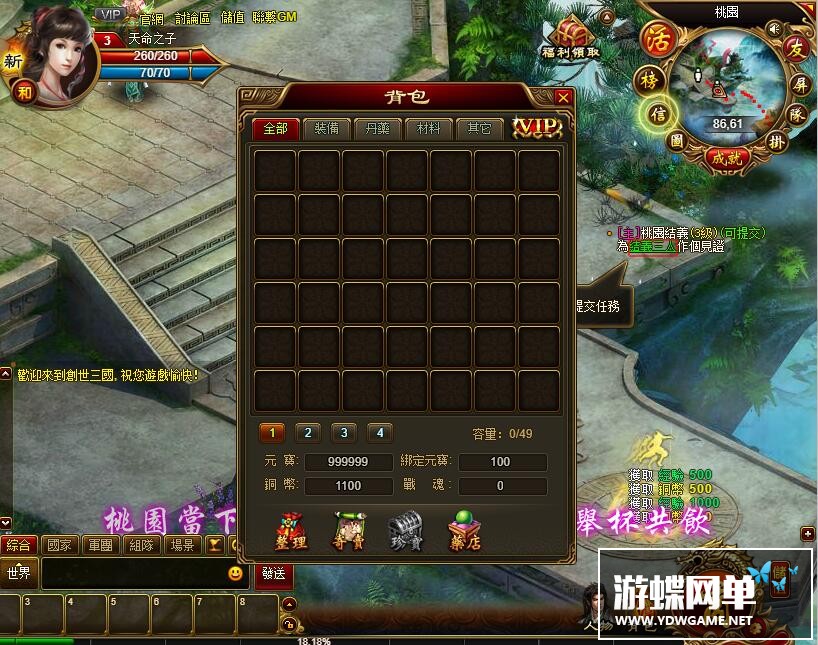Show the 其它 miscellaneous tab
This screenshot has width=818, height=645.
pos(480,129)
